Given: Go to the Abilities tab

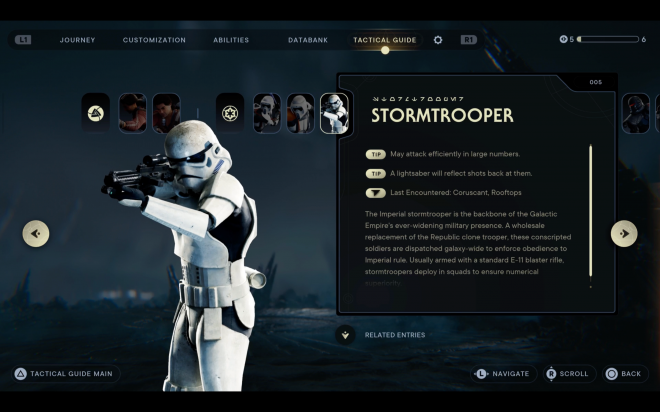Looking at the screenshot, I should 231,40.
